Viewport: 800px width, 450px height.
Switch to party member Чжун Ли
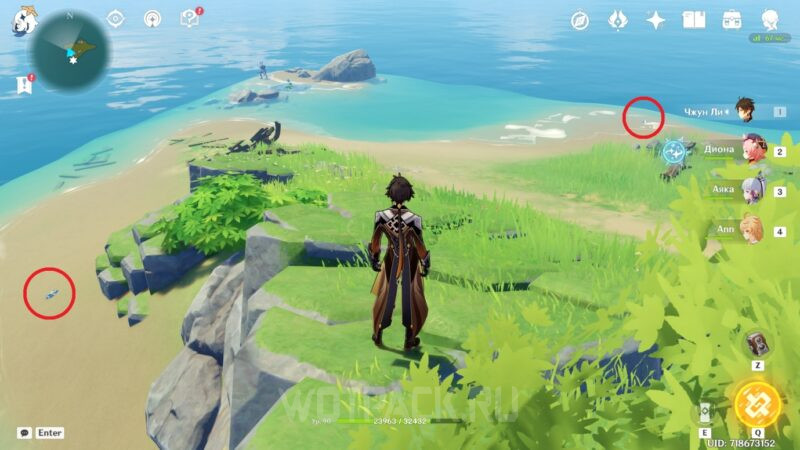click(x=744, y=110)
